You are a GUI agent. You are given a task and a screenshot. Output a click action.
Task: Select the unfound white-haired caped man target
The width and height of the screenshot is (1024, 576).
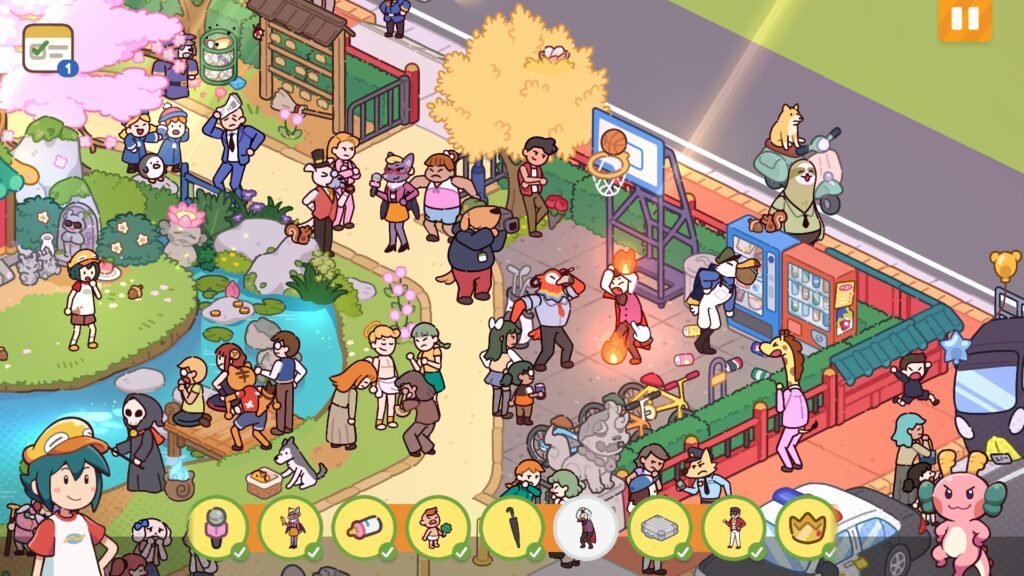coord(586,526)
